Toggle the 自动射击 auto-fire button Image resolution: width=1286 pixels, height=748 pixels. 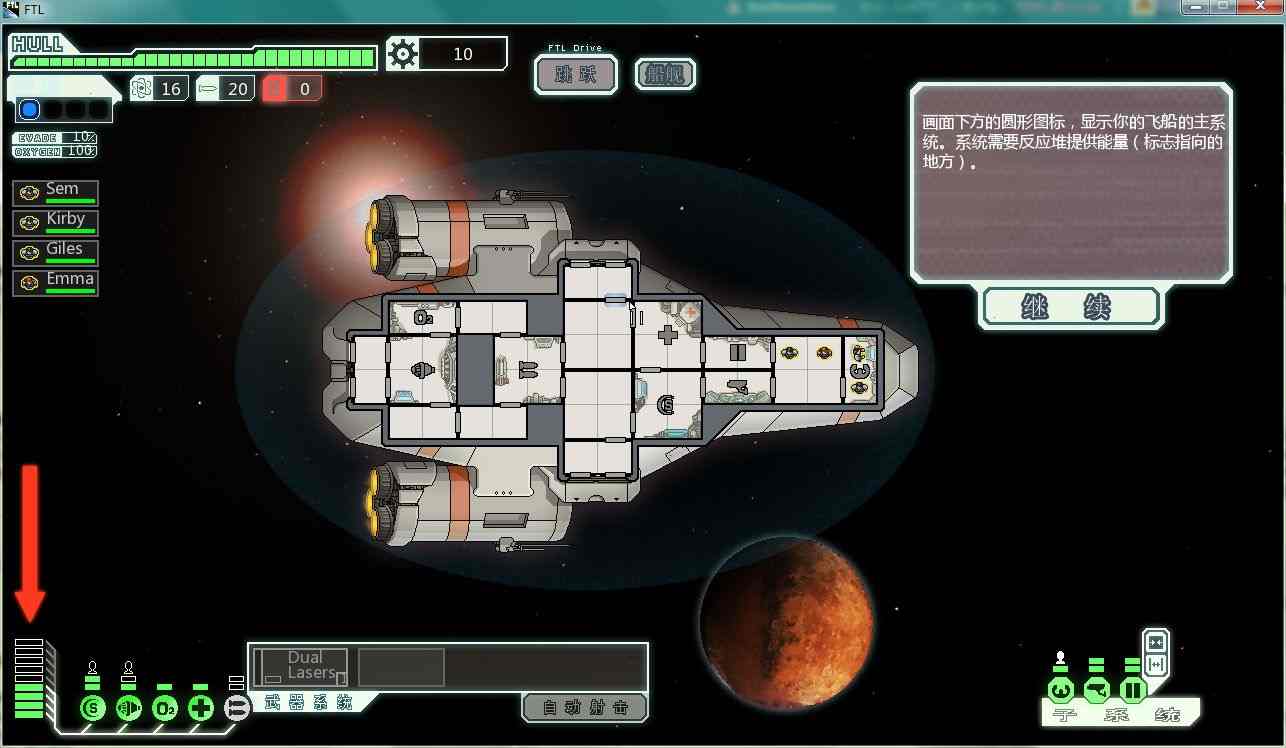point(585,708)
